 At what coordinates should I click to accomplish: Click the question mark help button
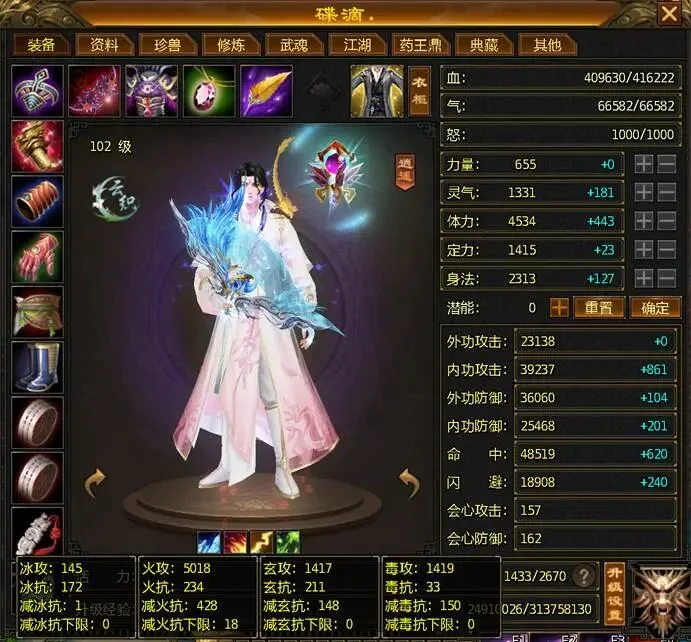pyautogui.click(x=585, y=575)
